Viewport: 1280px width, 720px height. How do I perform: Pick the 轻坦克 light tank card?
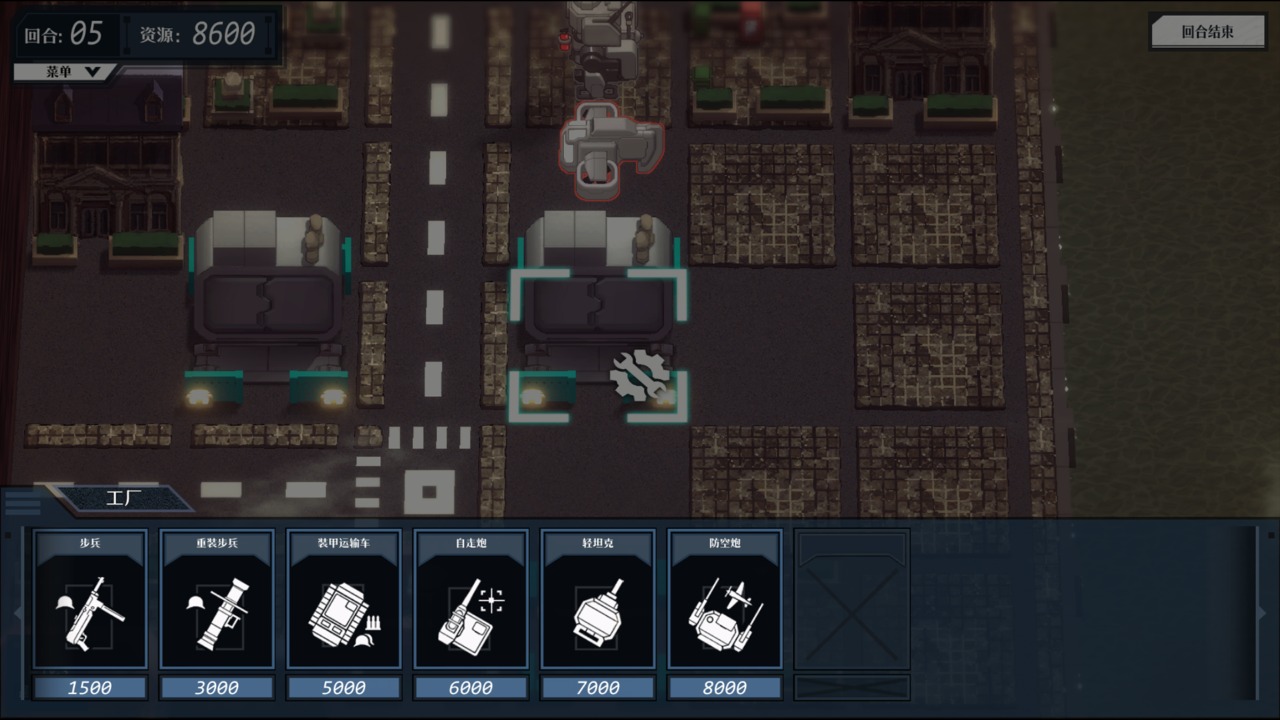(598, 600)
